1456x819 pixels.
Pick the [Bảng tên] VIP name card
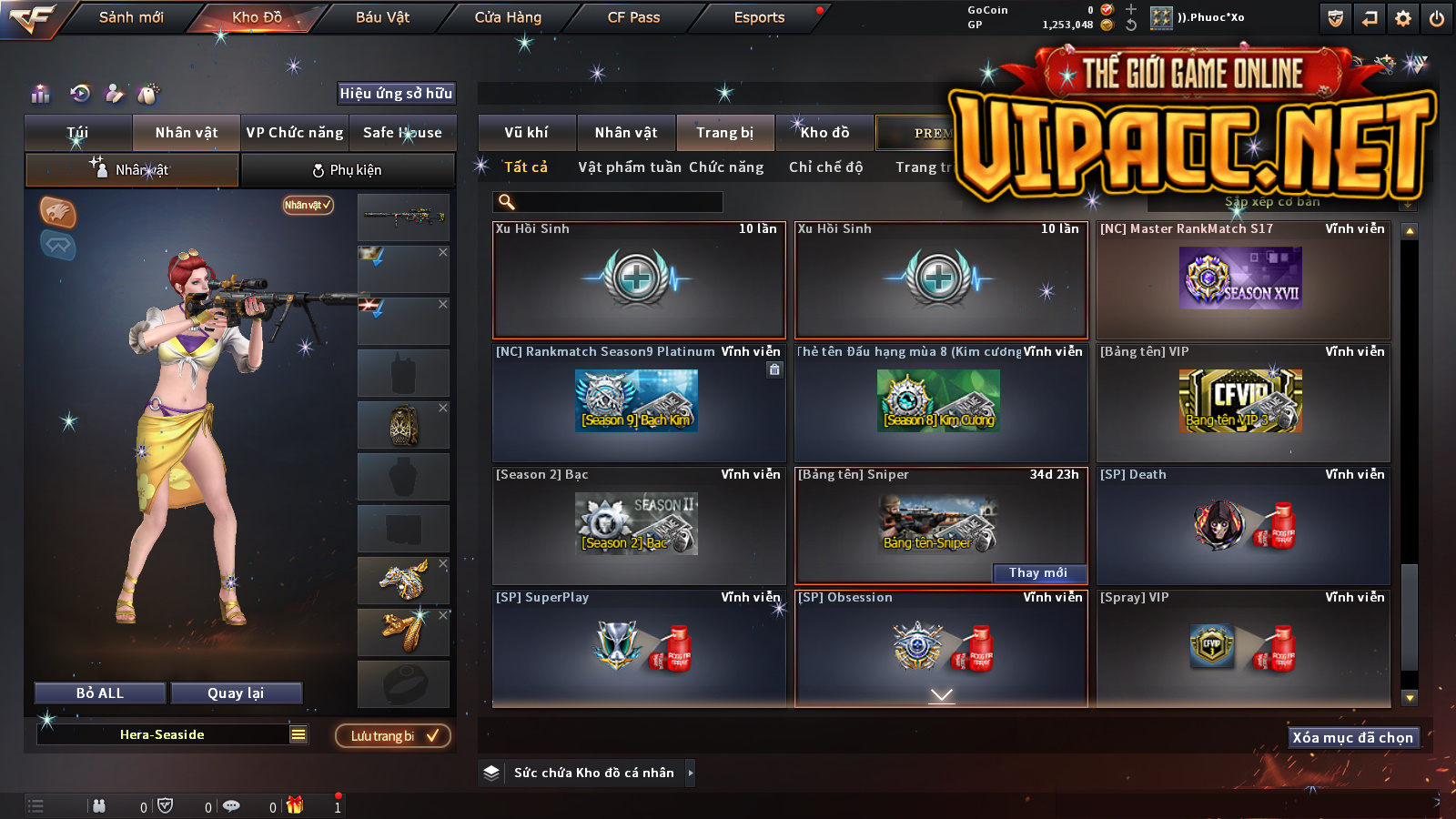pyautogui.click(x=1243, y=402)
